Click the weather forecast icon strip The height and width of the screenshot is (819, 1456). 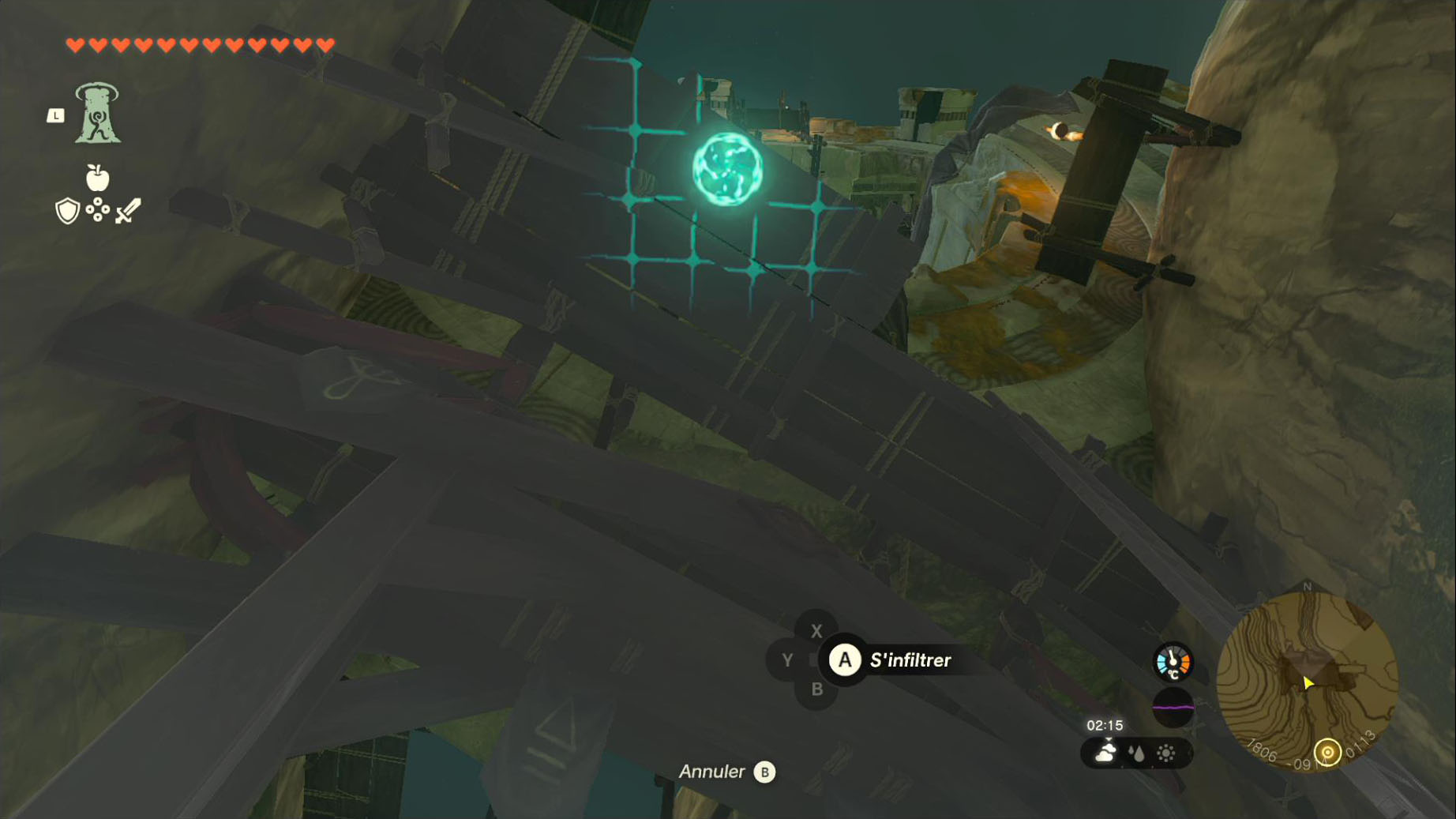tap(1136, 753)
